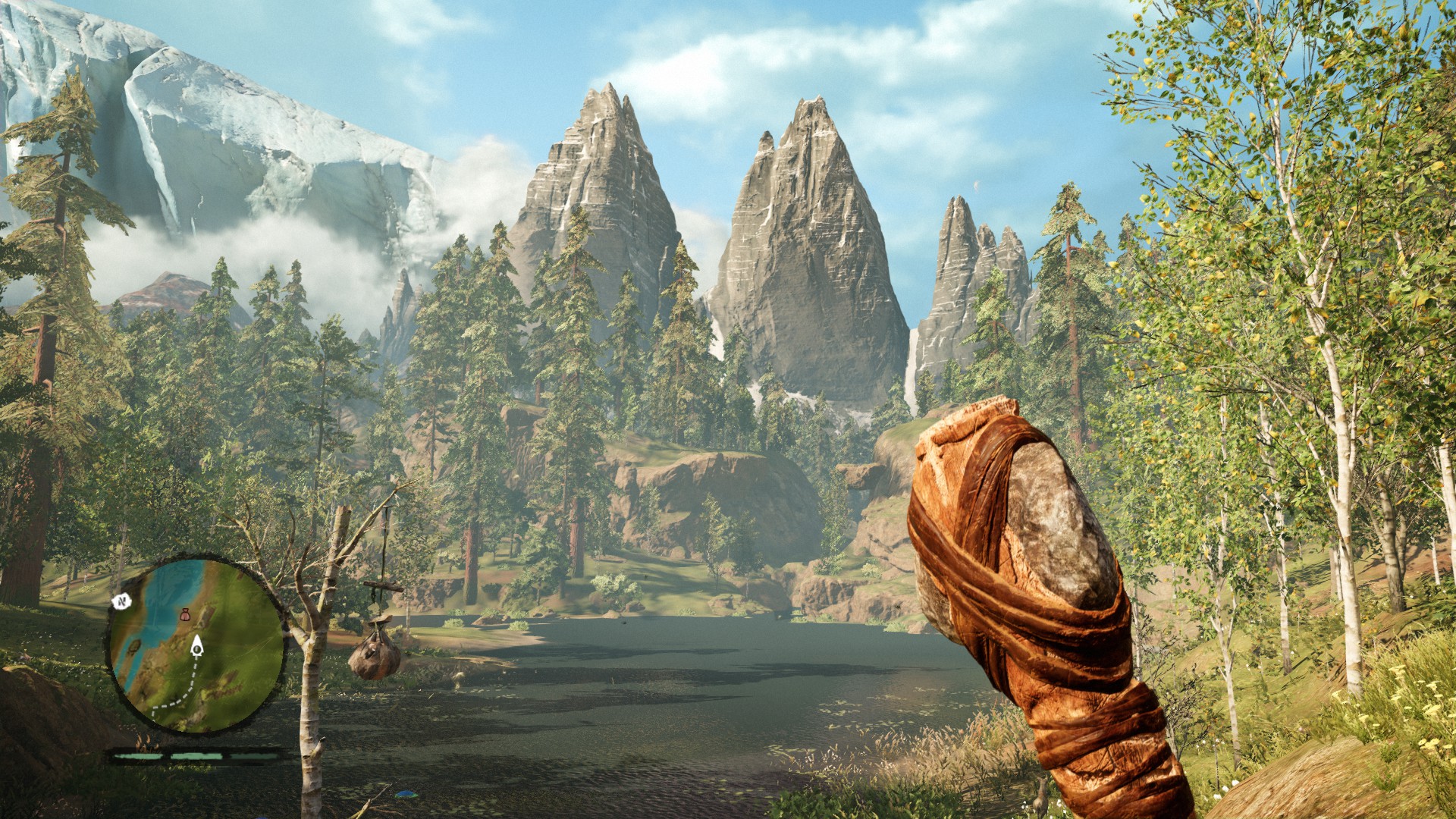
Task: Click the white player arrow on minimap
Action: click(196, 645)
